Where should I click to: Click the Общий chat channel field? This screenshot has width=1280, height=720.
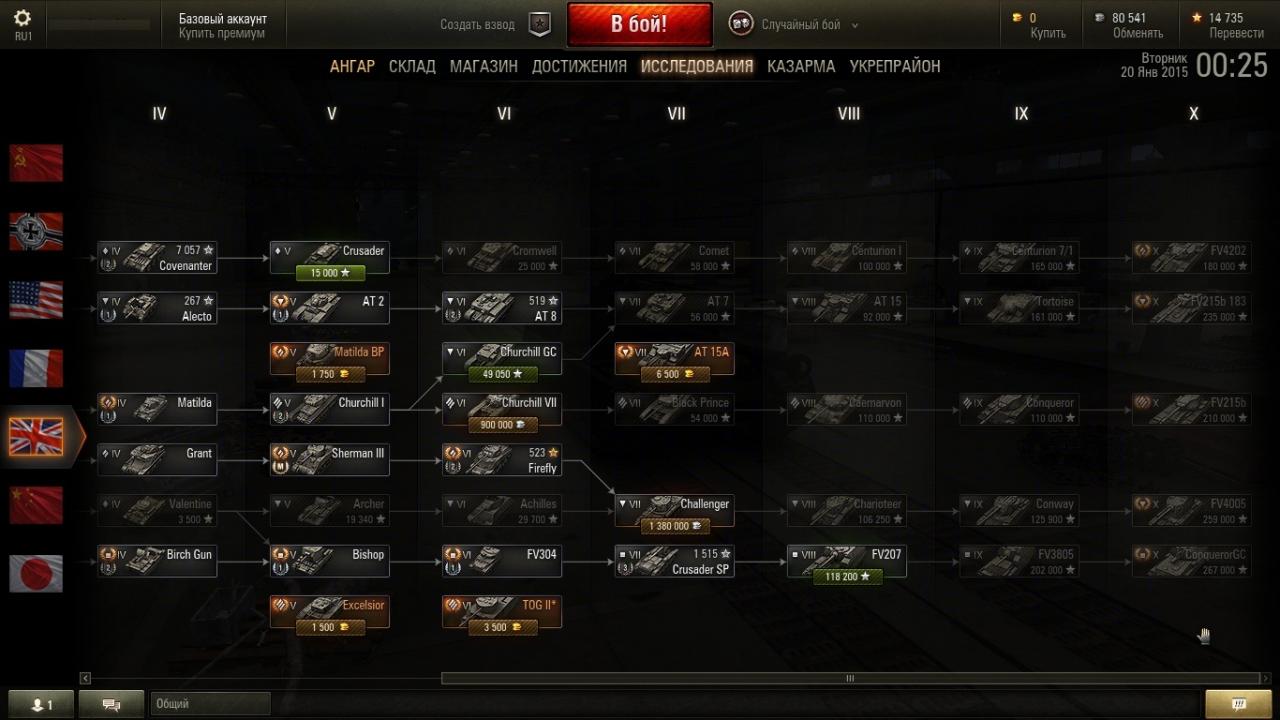click(210, 704)
